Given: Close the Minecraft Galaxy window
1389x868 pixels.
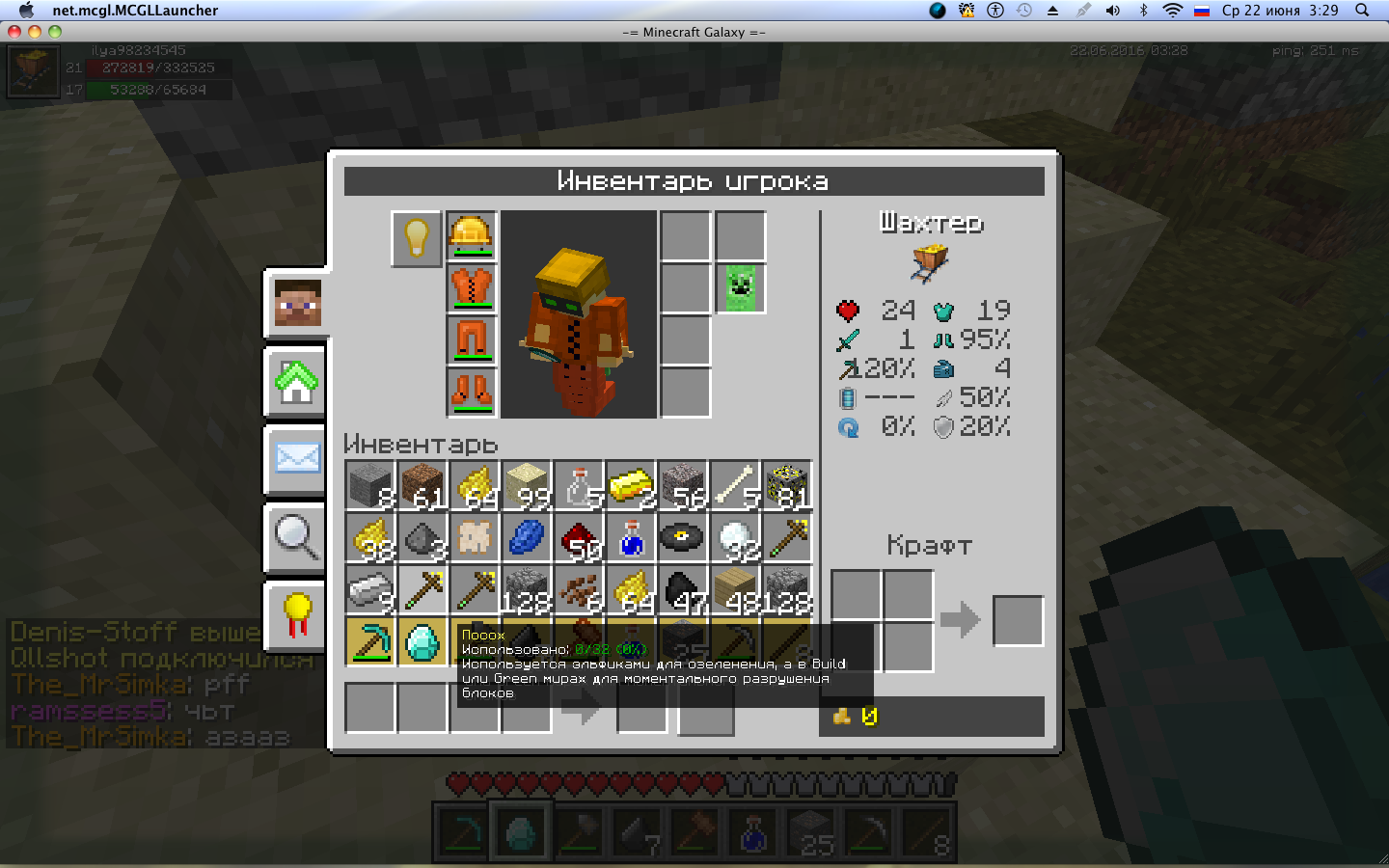Looking at the screenshot, I should click(14, 32).
